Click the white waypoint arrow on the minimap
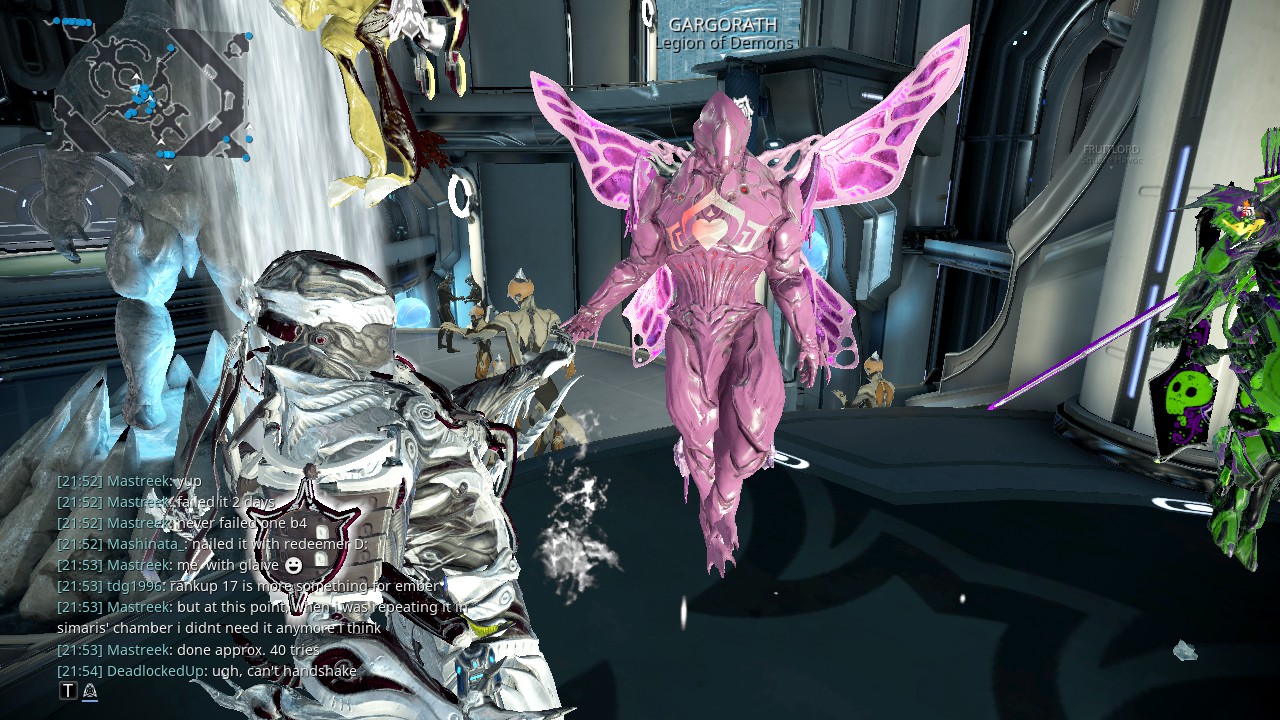The image size is (1280, 720). [x=136, y=76]
